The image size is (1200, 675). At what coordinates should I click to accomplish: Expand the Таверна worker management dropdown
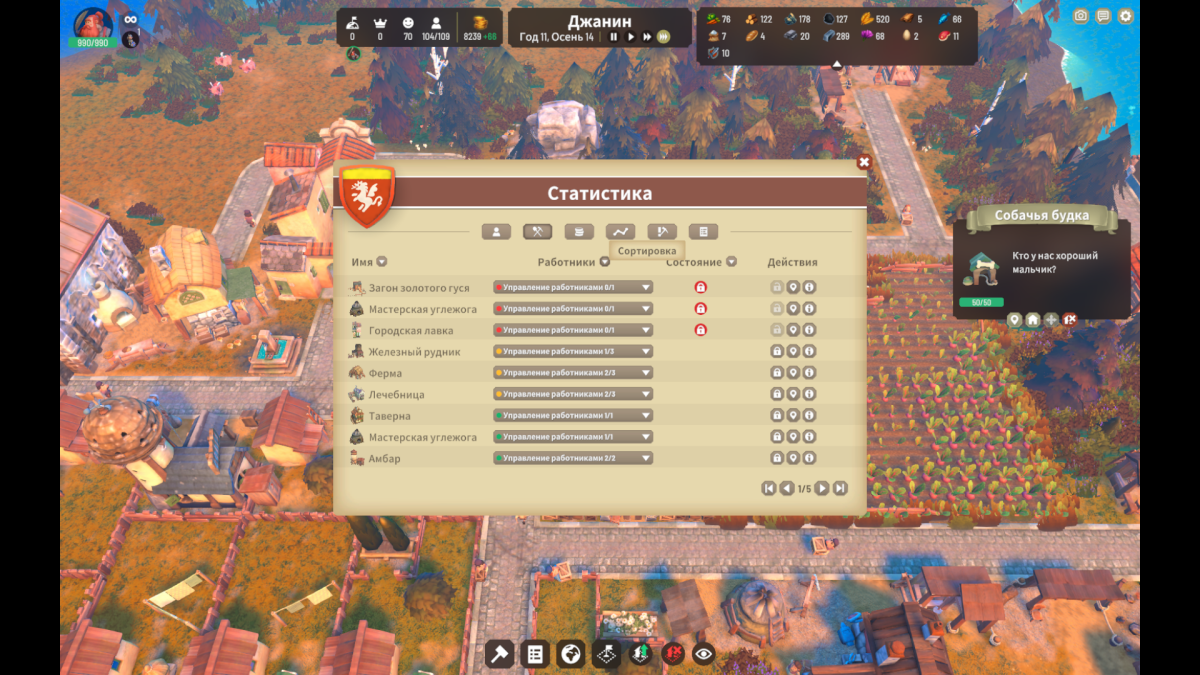pyautogui.click(x=573, y=415)
